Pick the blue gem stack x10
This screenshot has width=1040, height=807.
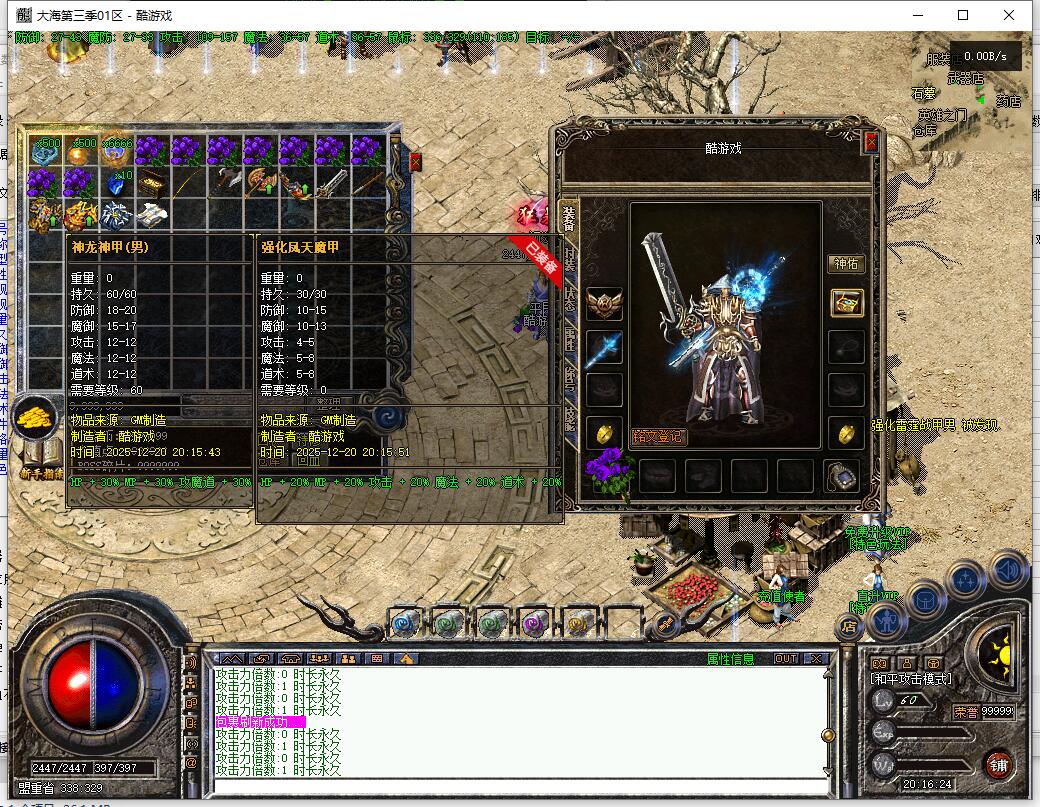tap(115, 183)
